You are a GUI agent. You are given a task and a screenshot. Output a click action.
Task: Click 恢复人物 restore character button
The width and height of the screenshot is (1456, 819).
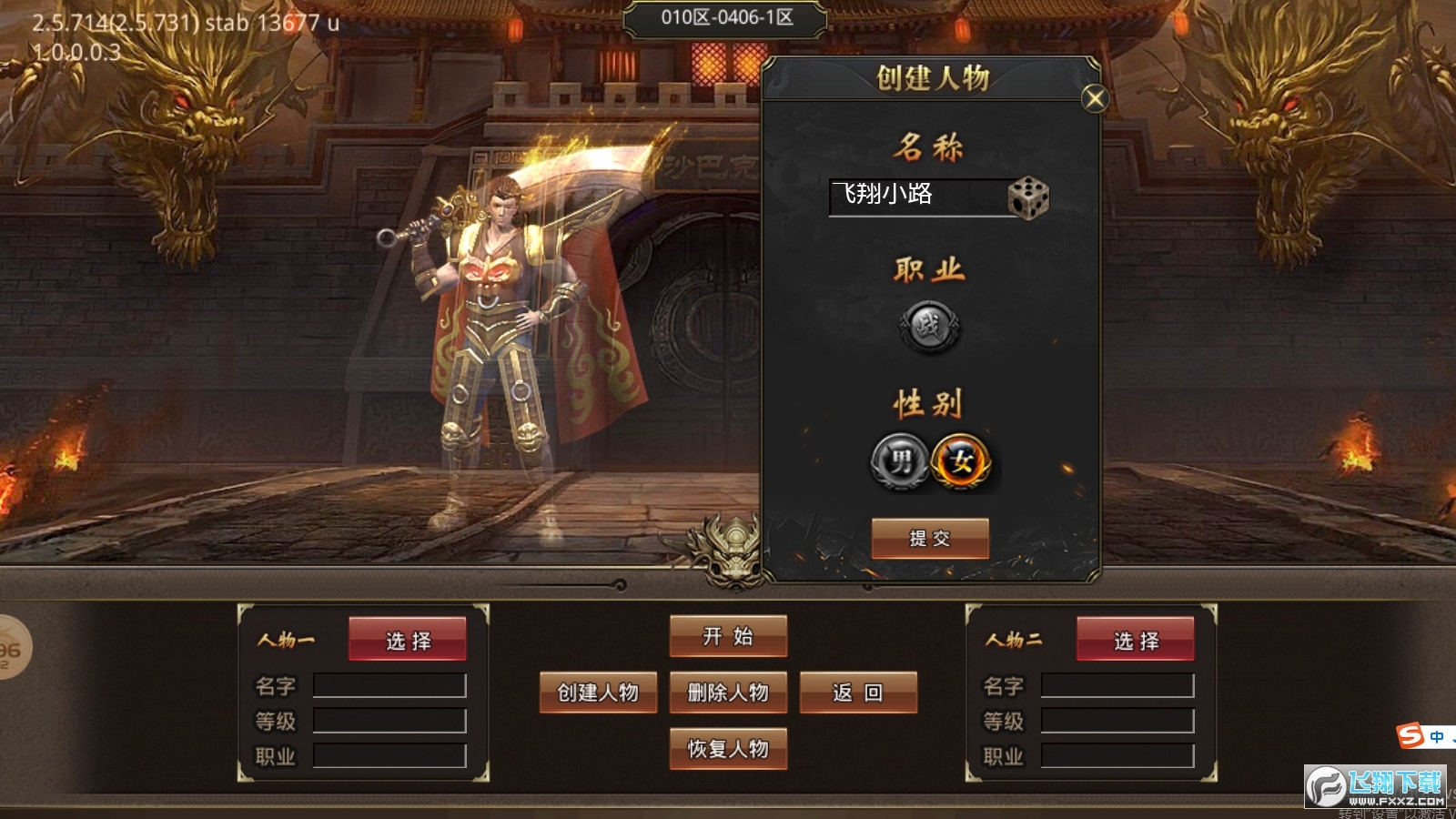coord(728,749)
